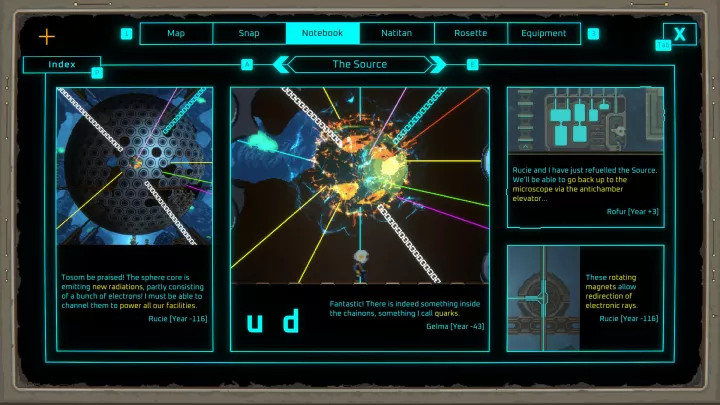Enlarge the quarks explosion snapshot by Gelma
720x405 pixels.
(x=359, y=185)
